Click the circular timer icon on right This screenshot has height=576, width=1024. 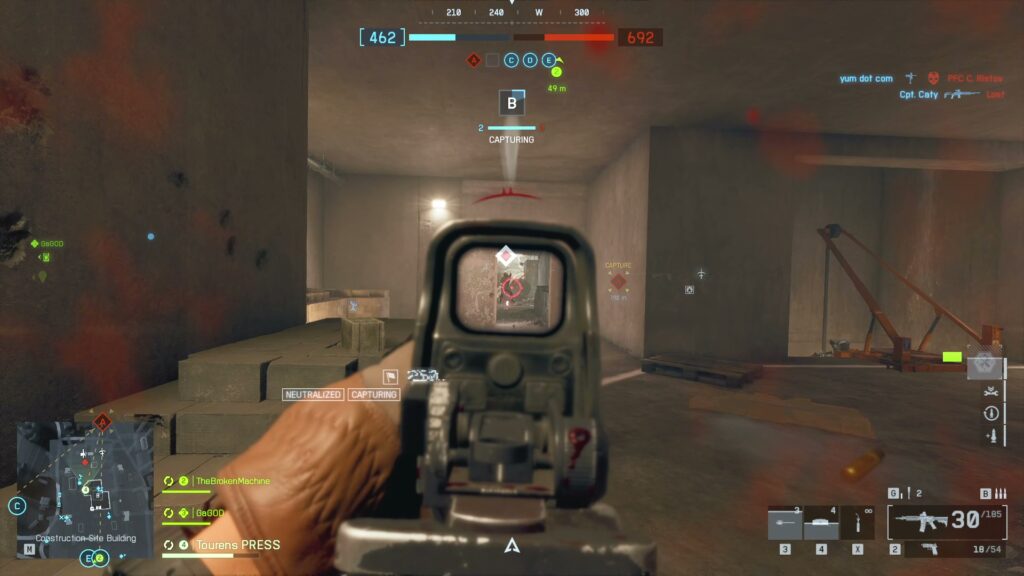(991, 412)
